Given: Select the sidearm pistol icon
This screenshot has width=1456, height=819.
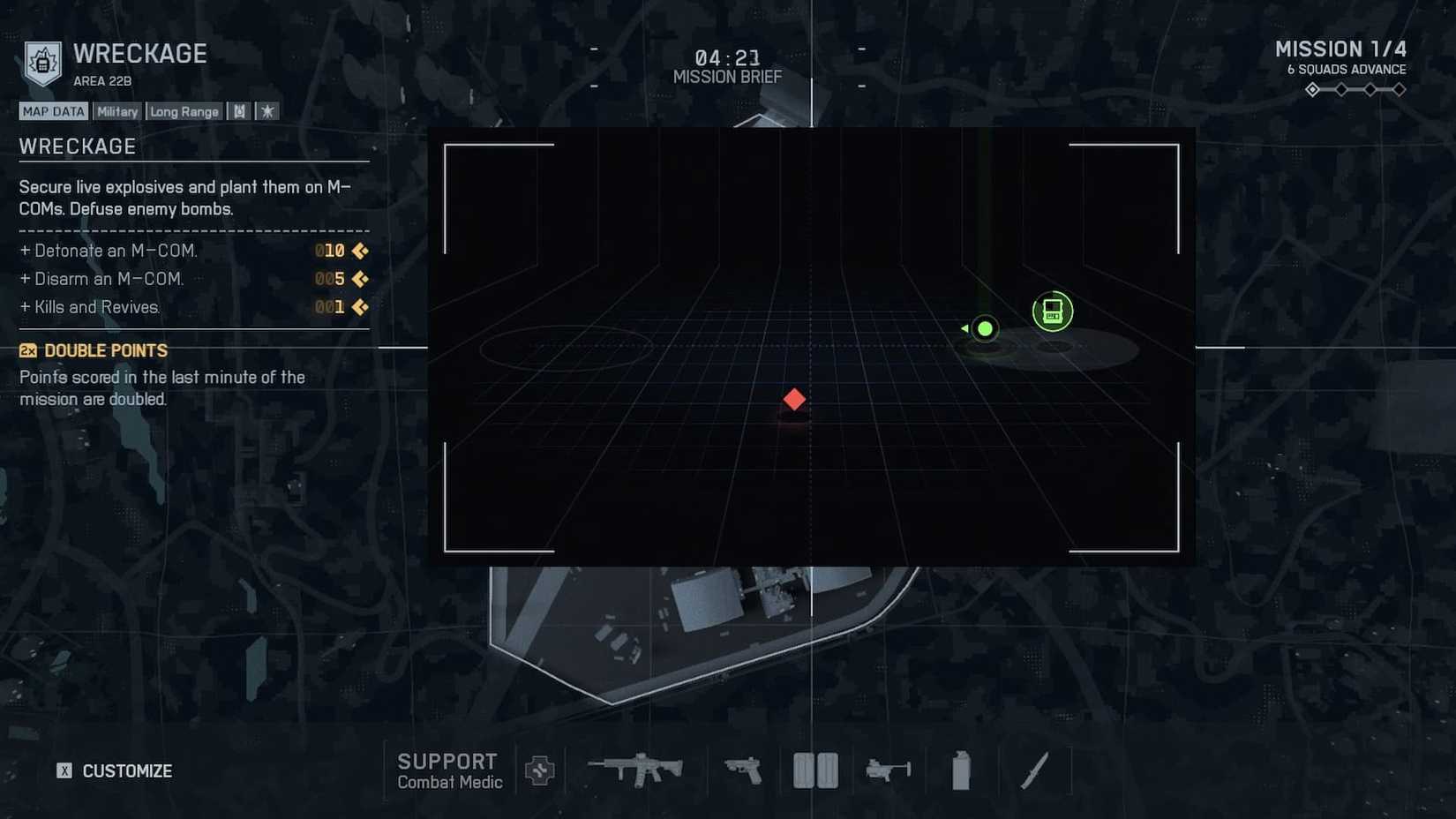Looking at the screenshot, I should point(744,771).
